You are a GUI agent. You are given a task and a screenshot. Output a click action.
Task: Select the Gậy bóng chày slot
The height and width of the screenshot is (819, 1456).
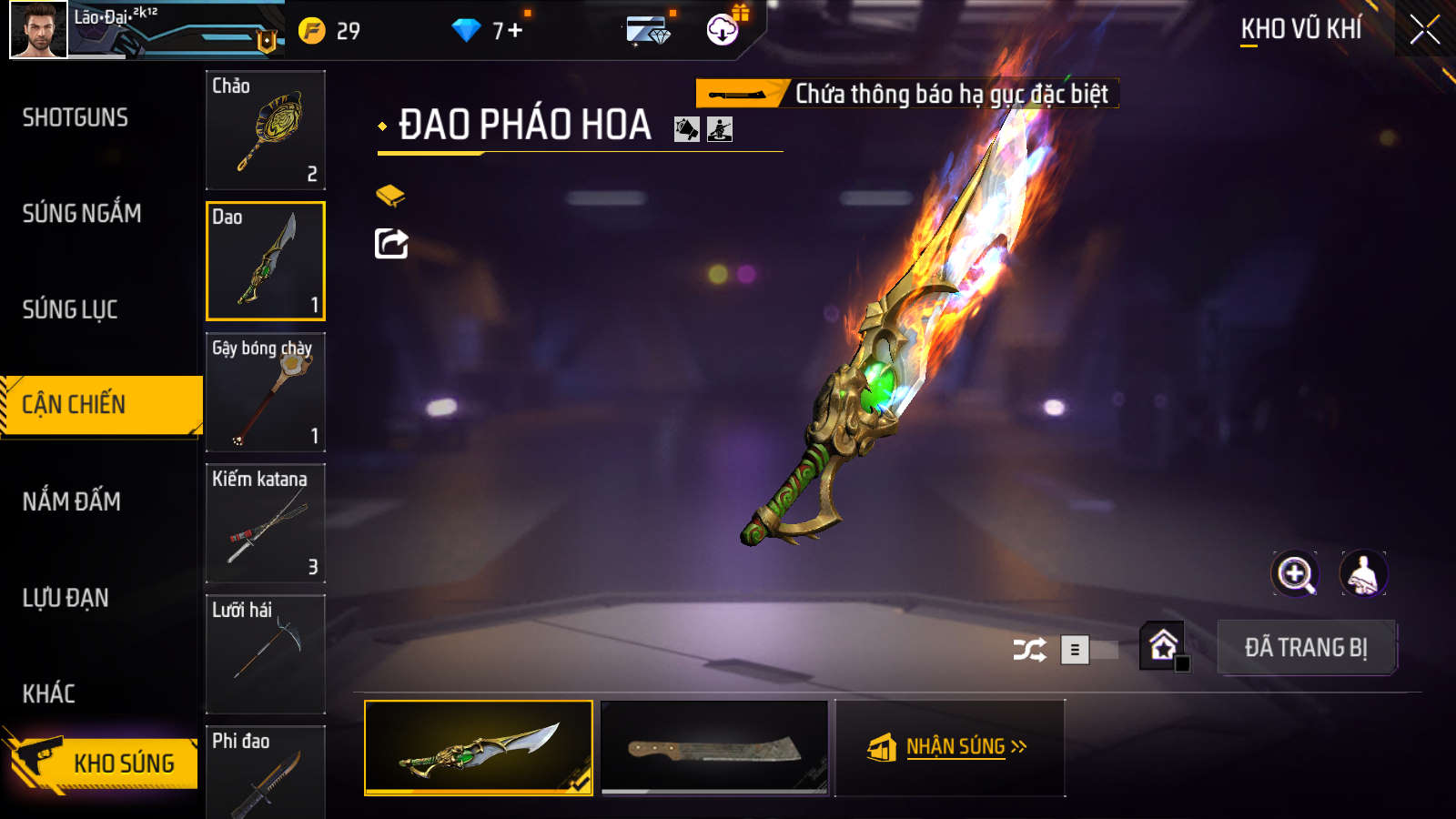(266, 392)
